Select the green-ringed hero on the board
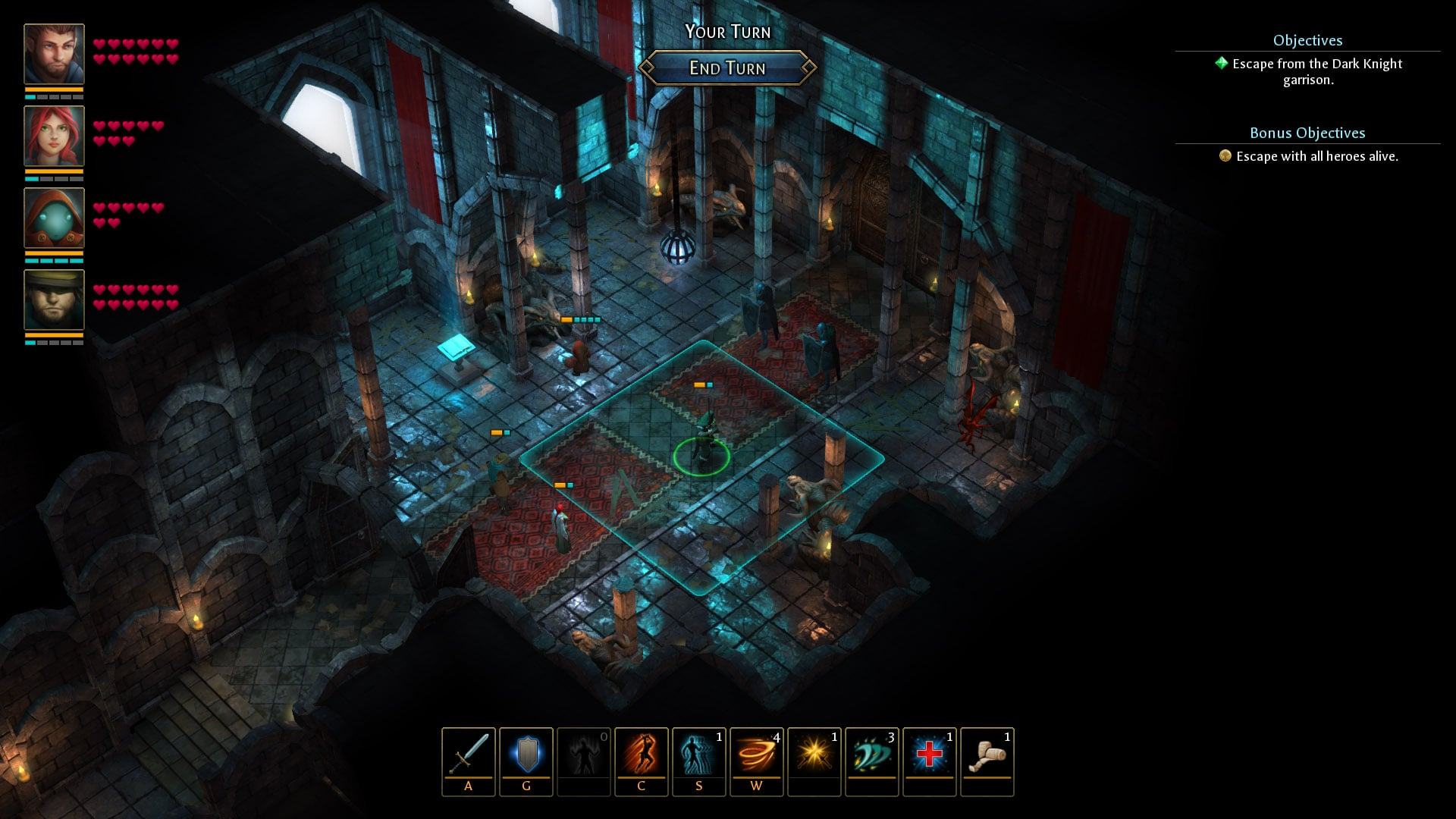1456x819 pixels. [x=702, y=446]
